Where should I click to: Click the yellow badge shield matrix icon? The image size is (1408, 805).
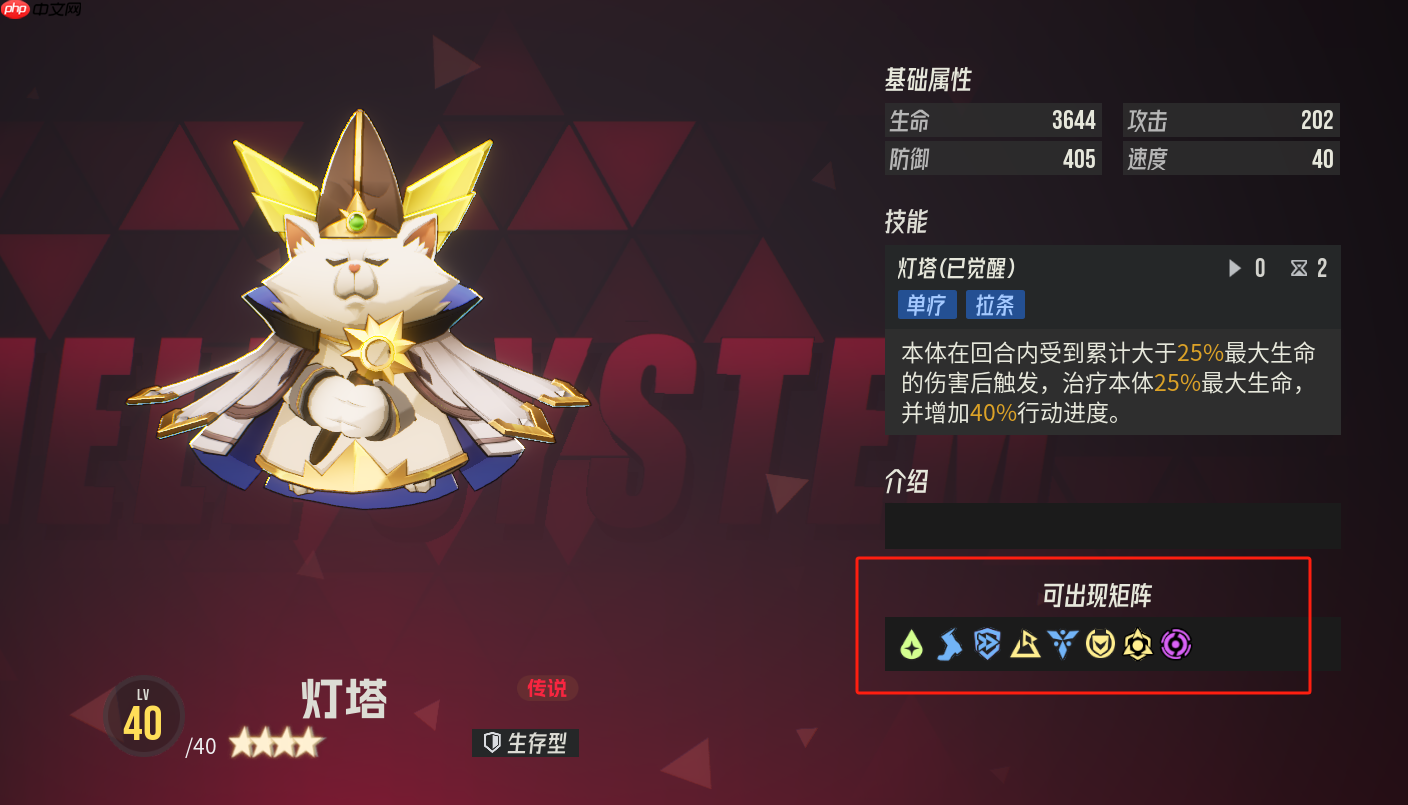[1100, 645]
